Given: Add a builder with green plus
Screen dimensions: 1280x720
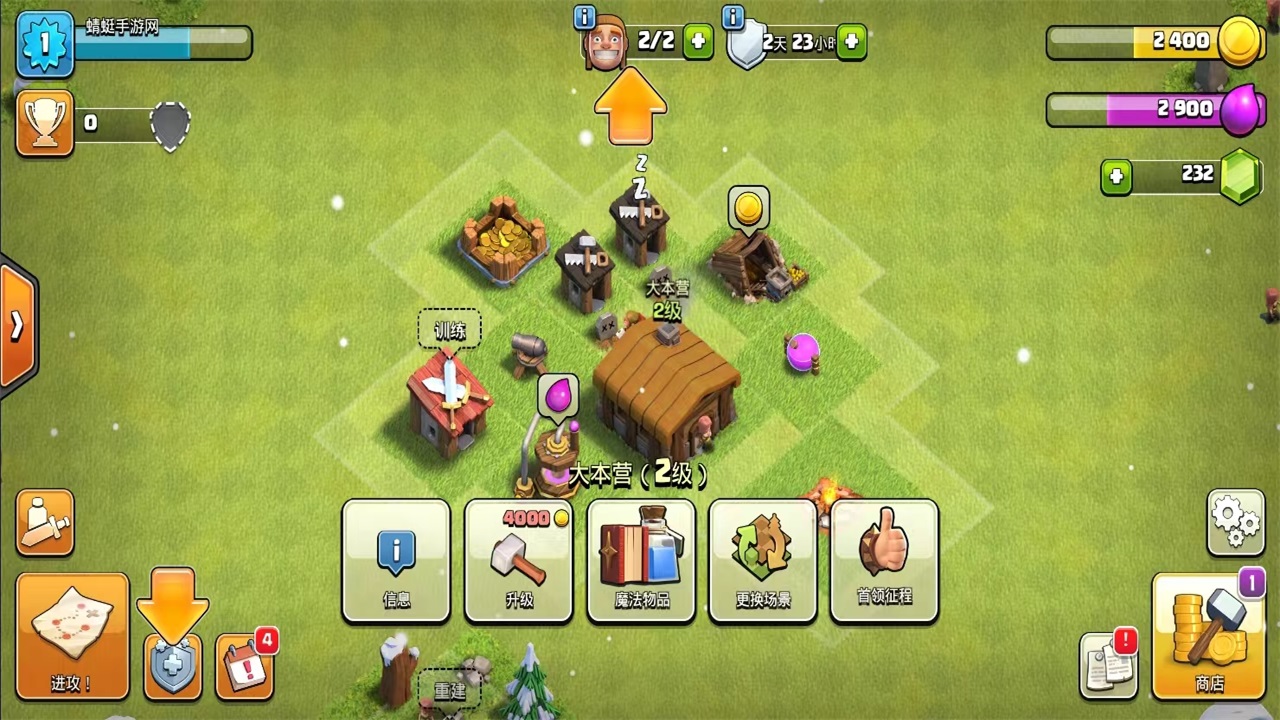Looking at the screenshot, I should pos(697,42).
